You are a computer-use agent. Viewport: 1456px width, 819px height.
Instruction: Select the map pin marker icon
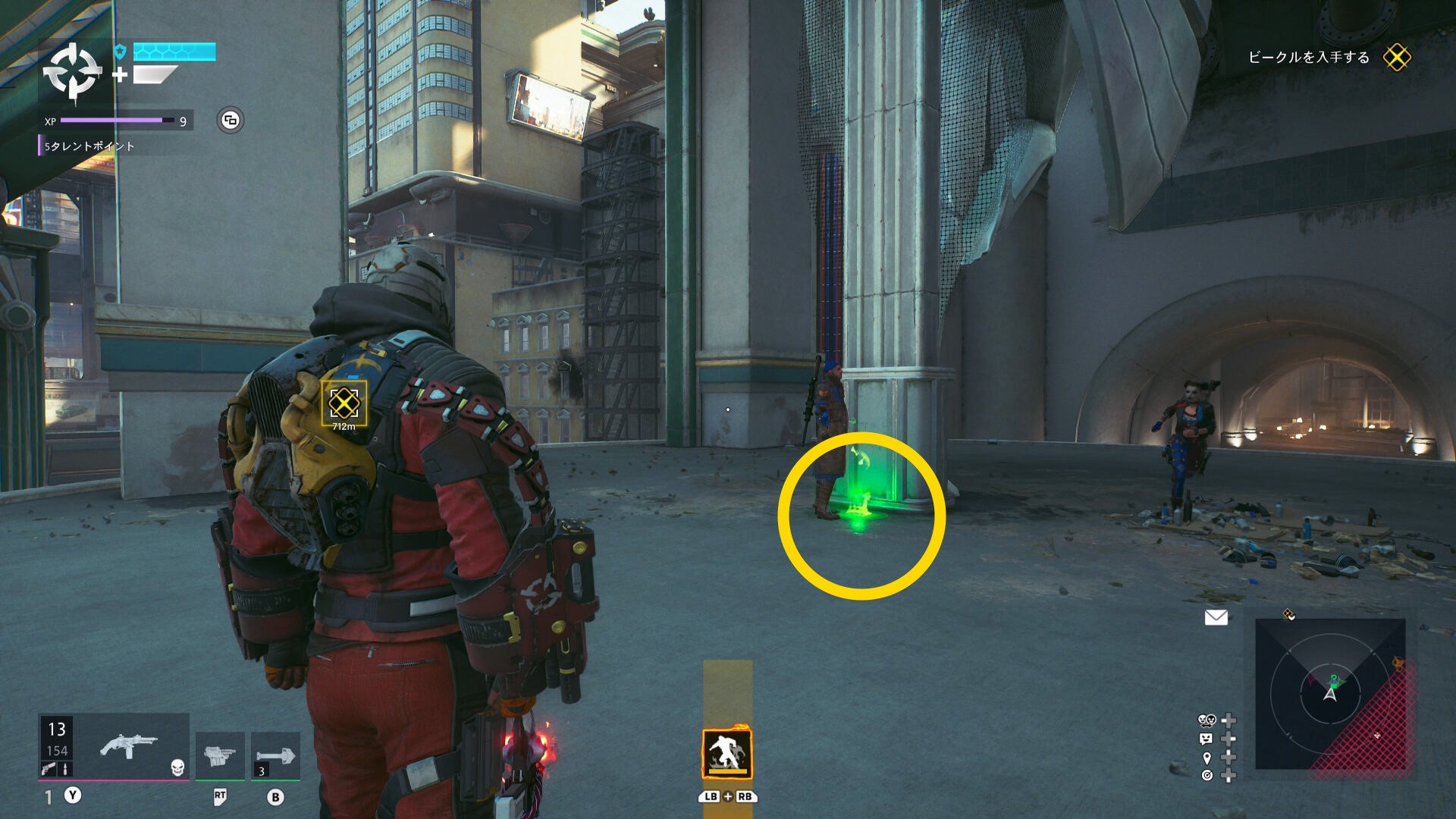pos(1207,758)
